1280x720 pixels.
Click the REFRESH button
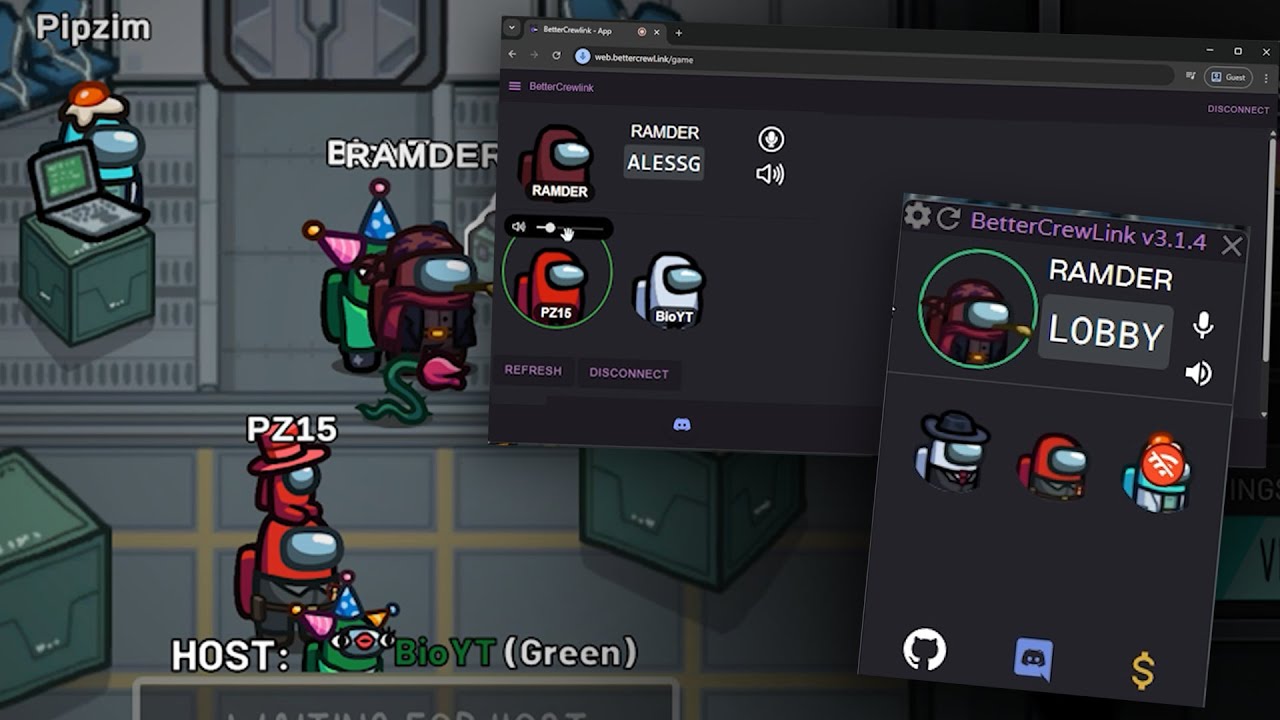[533, 371]
